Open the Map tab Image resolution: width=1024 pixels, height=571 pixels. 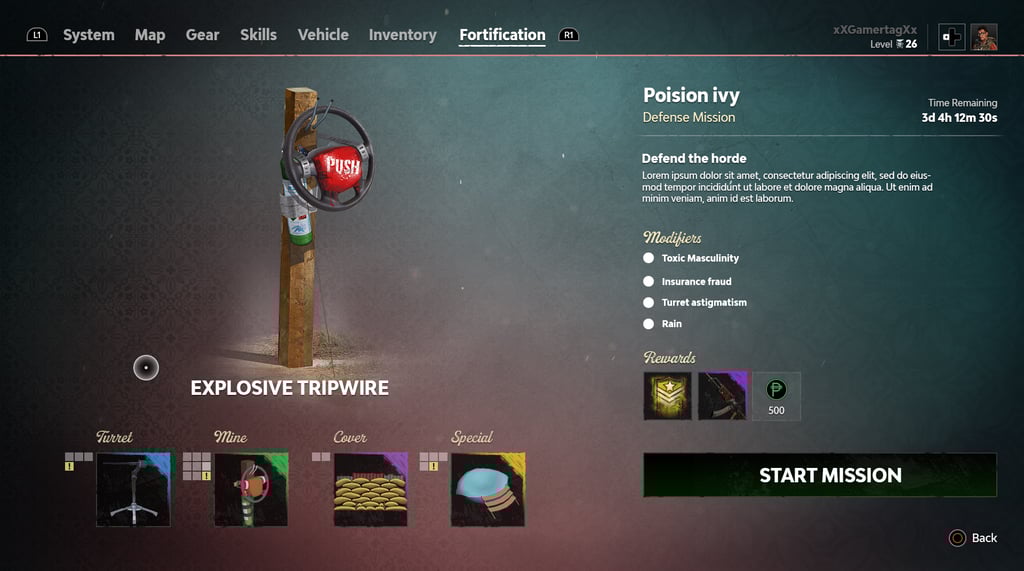pos(150,35)
